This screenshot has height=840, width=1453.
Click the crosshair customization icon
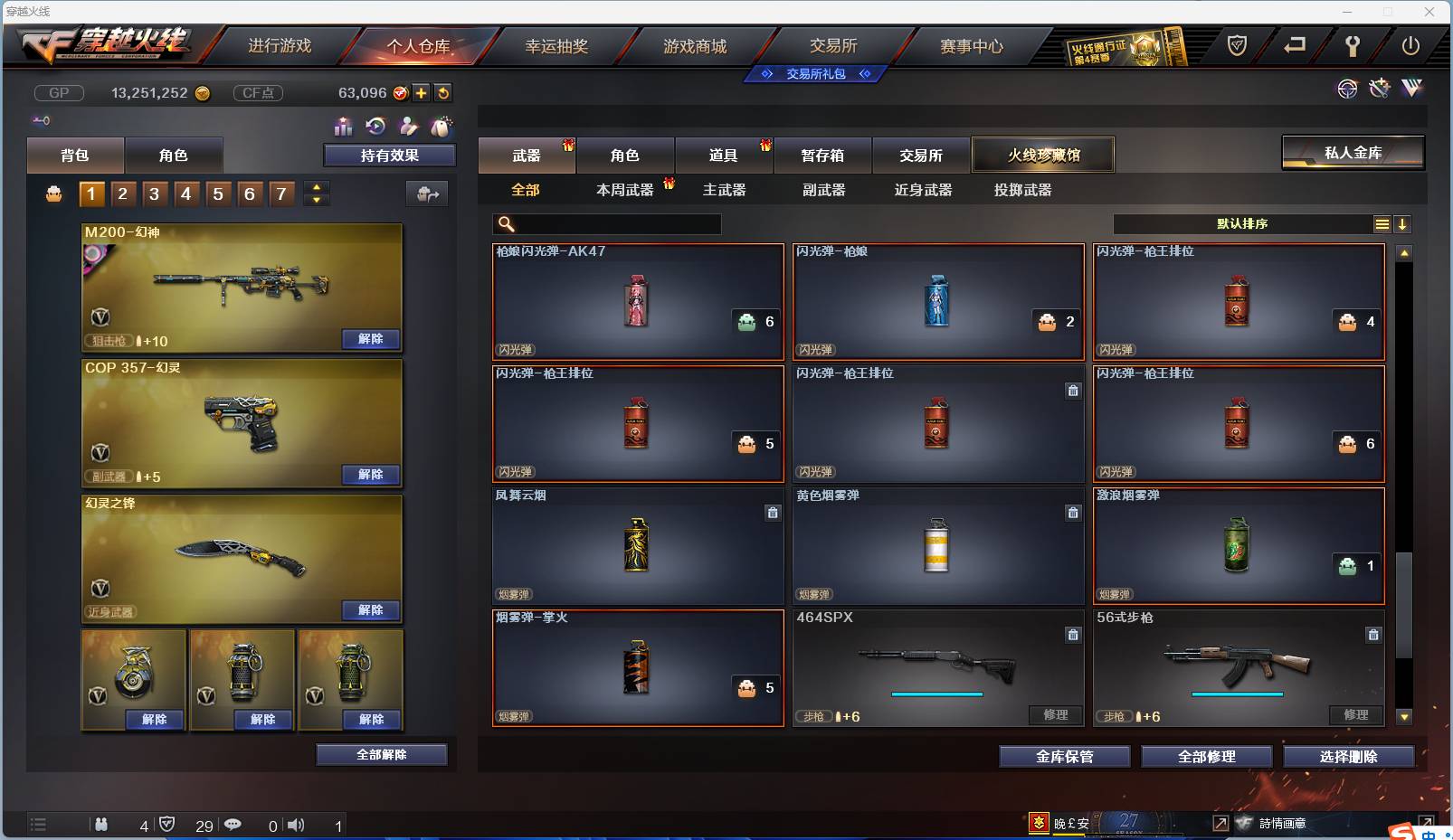click(x=1347, y=90)
